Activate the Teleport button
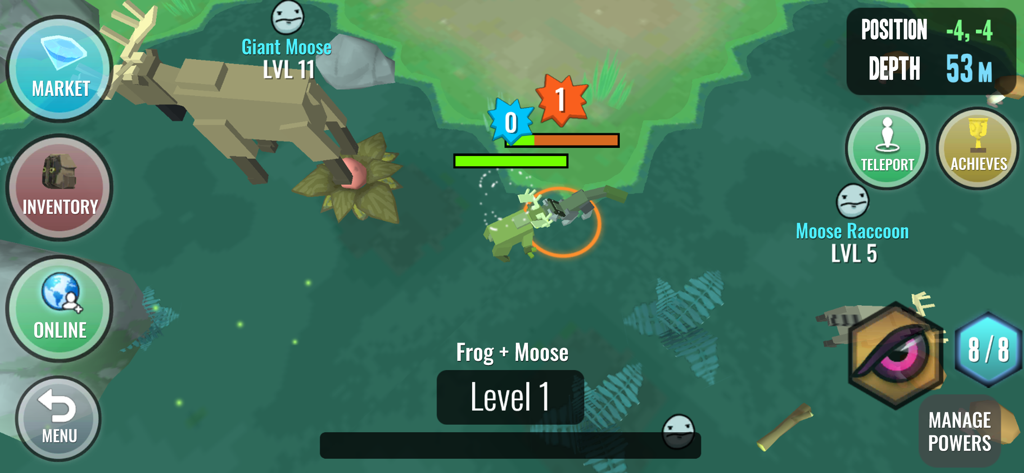 click(886, 148)
